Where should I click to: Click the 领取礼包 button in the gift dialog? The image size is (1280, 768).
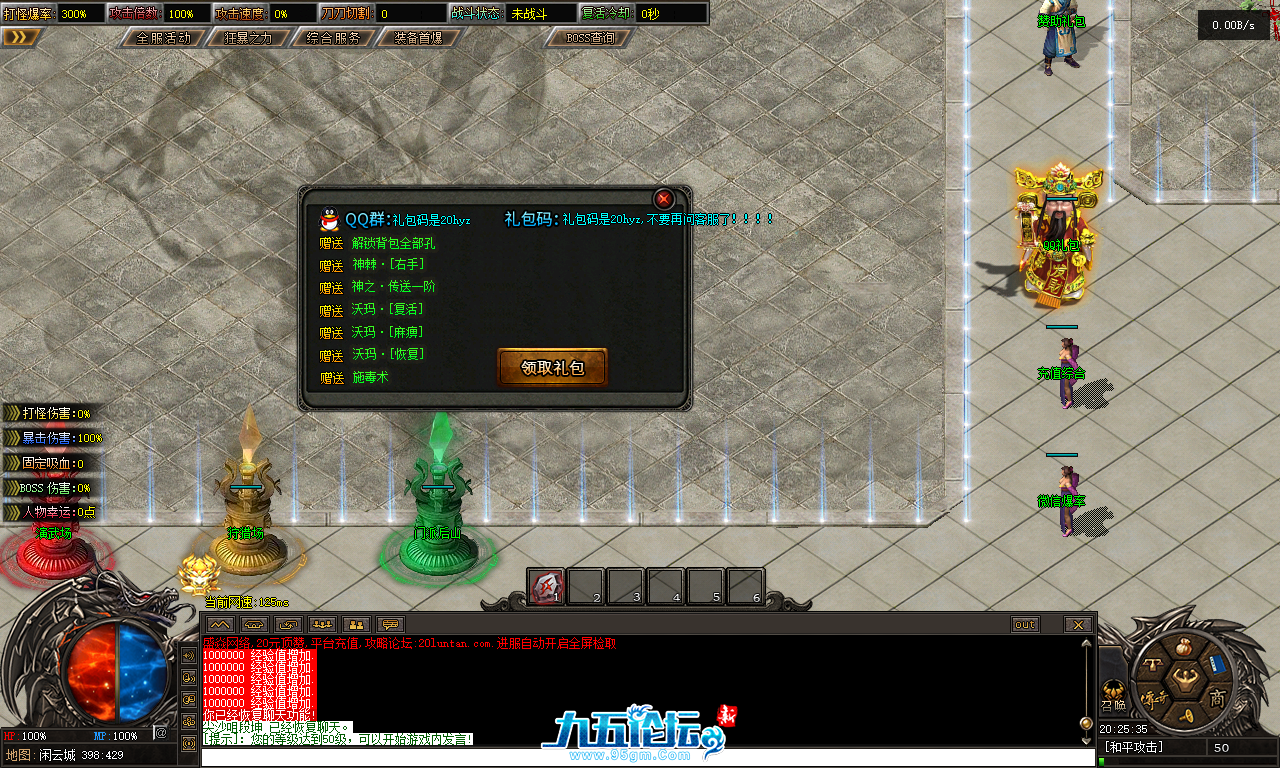[x=551, y=368]
